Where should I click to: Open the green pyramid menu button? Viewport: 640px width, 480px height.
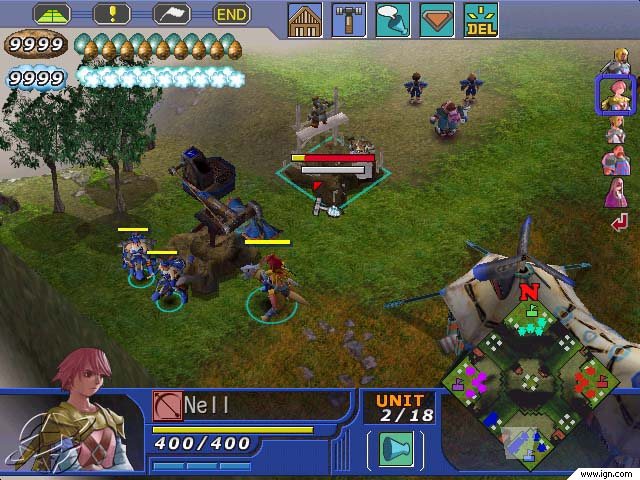pos(52,14)
